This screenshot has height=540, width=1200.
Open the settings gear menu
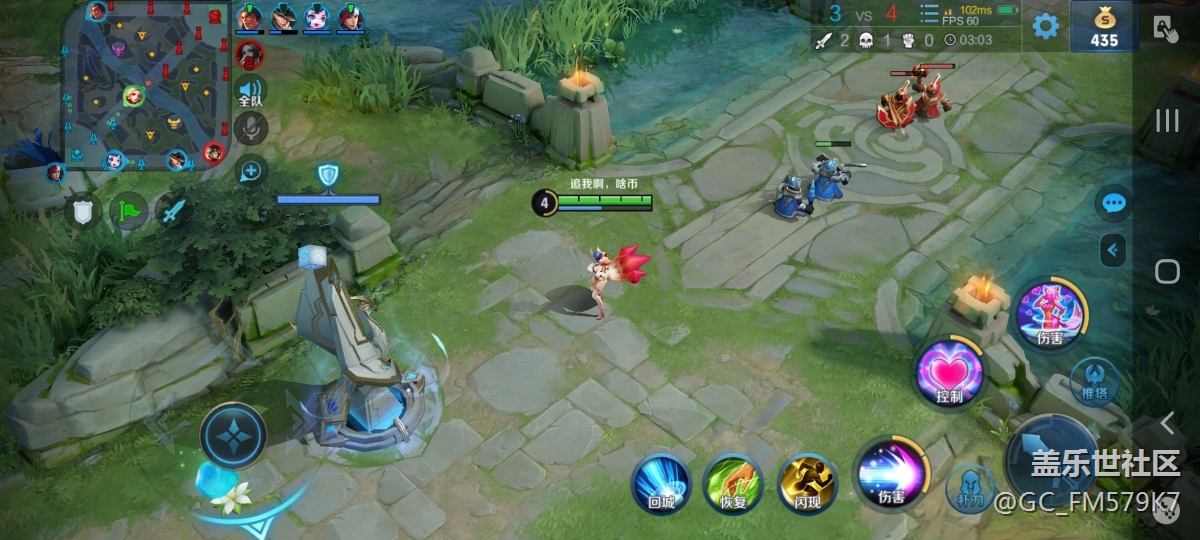pyautogui.click(x=1045, y=26)
